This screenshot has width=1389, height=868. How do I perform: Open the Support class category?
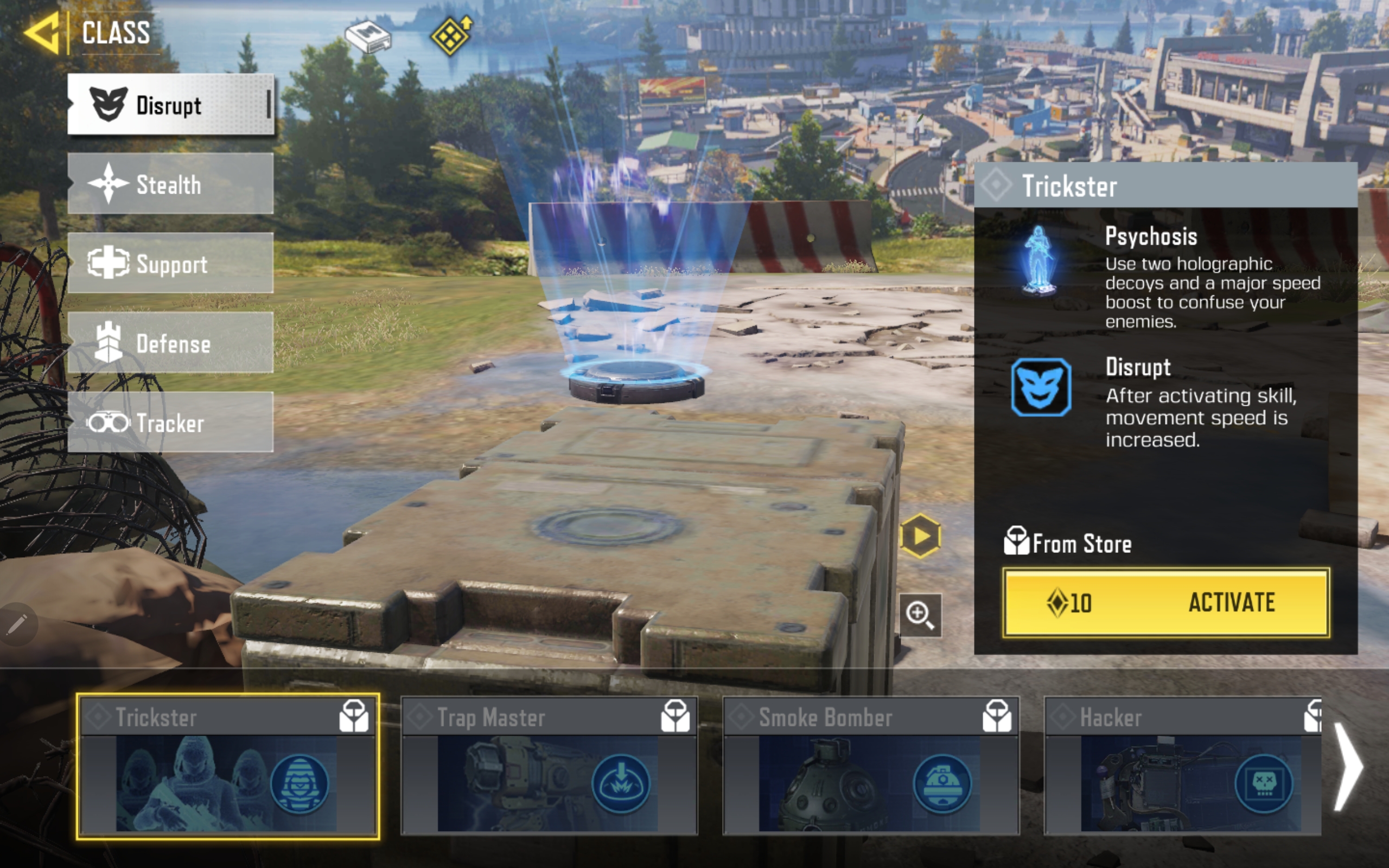coord(170,263)
